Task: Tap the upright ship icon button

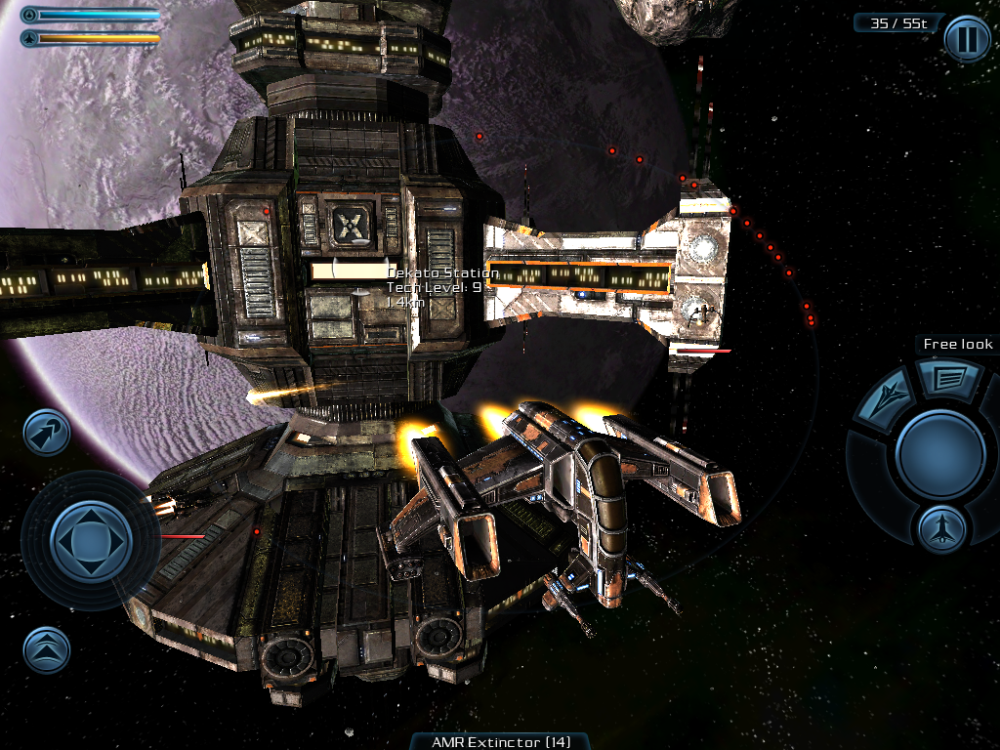Action: [940, 527]
